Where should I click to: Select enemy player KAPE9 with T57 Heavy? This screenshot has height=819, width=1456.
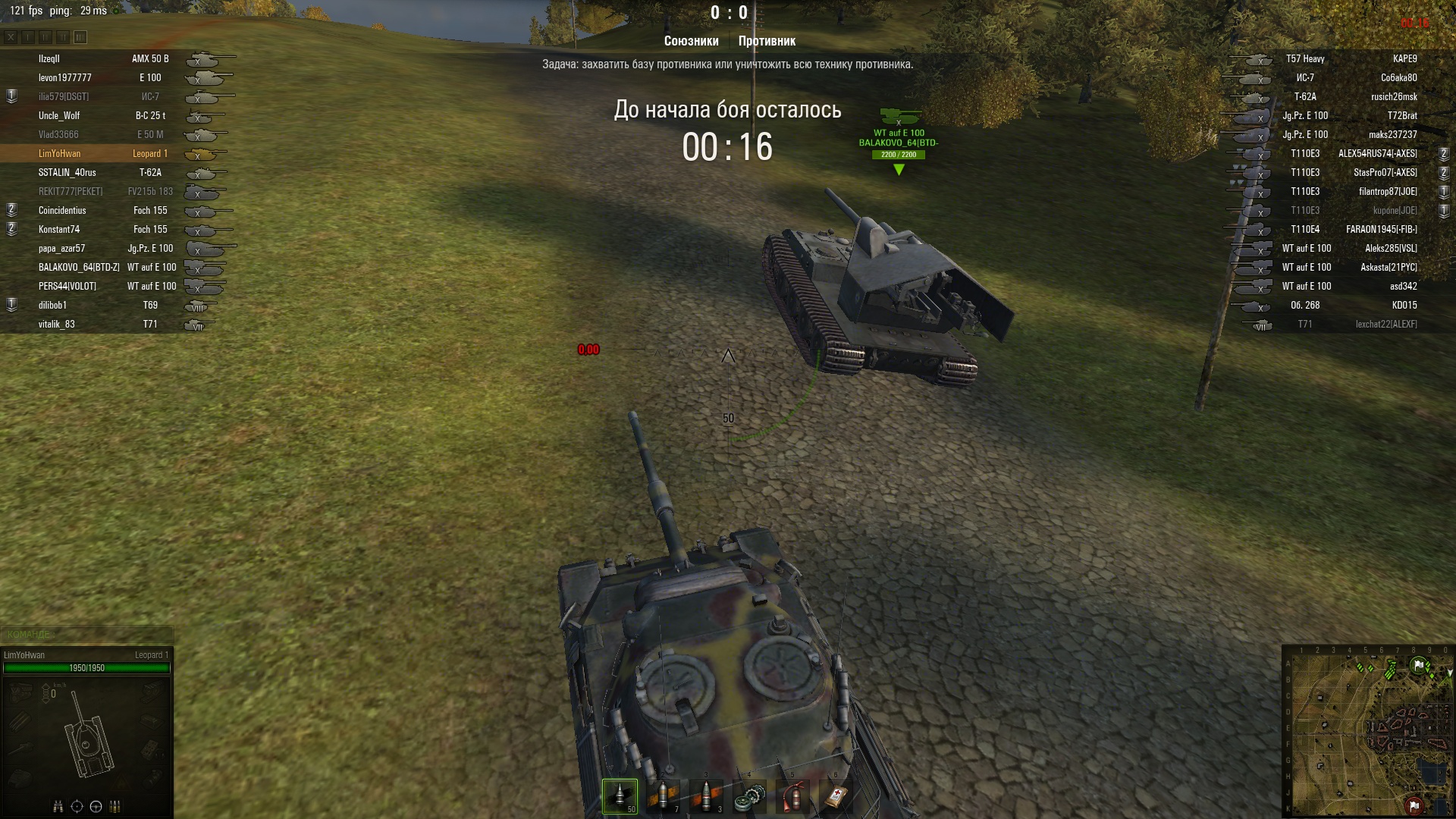[x=1342, y=58]
